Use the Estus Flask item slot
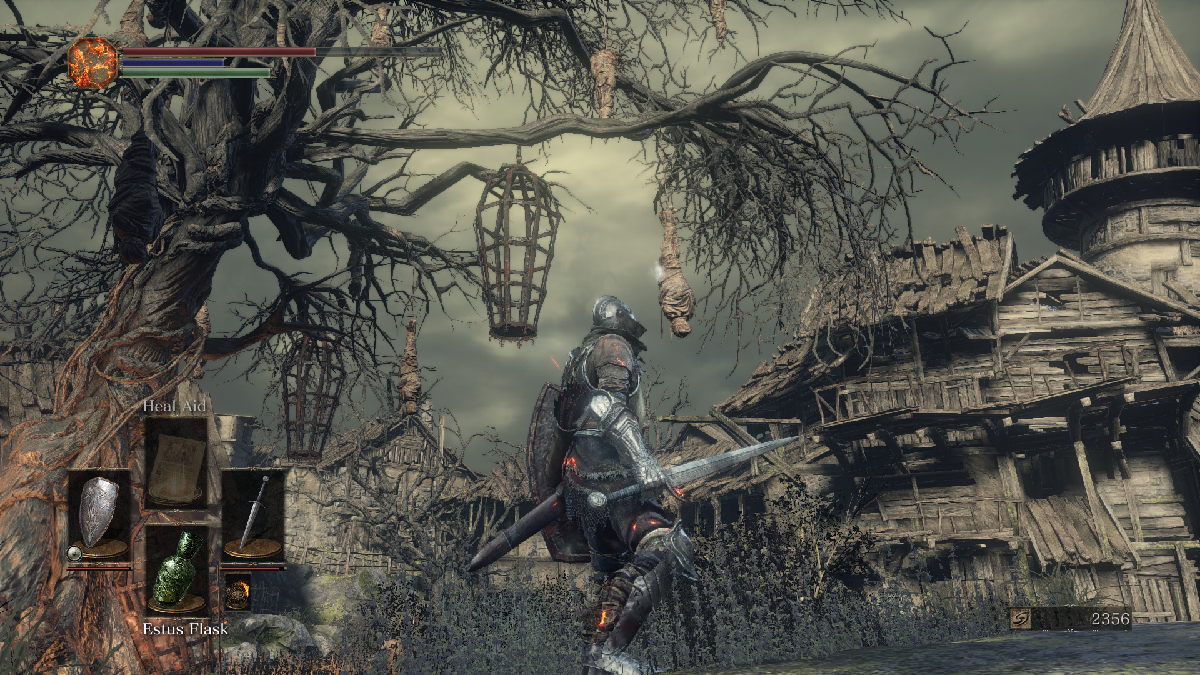The height and width of the screenshot is (675, 1200). point(176,568)
